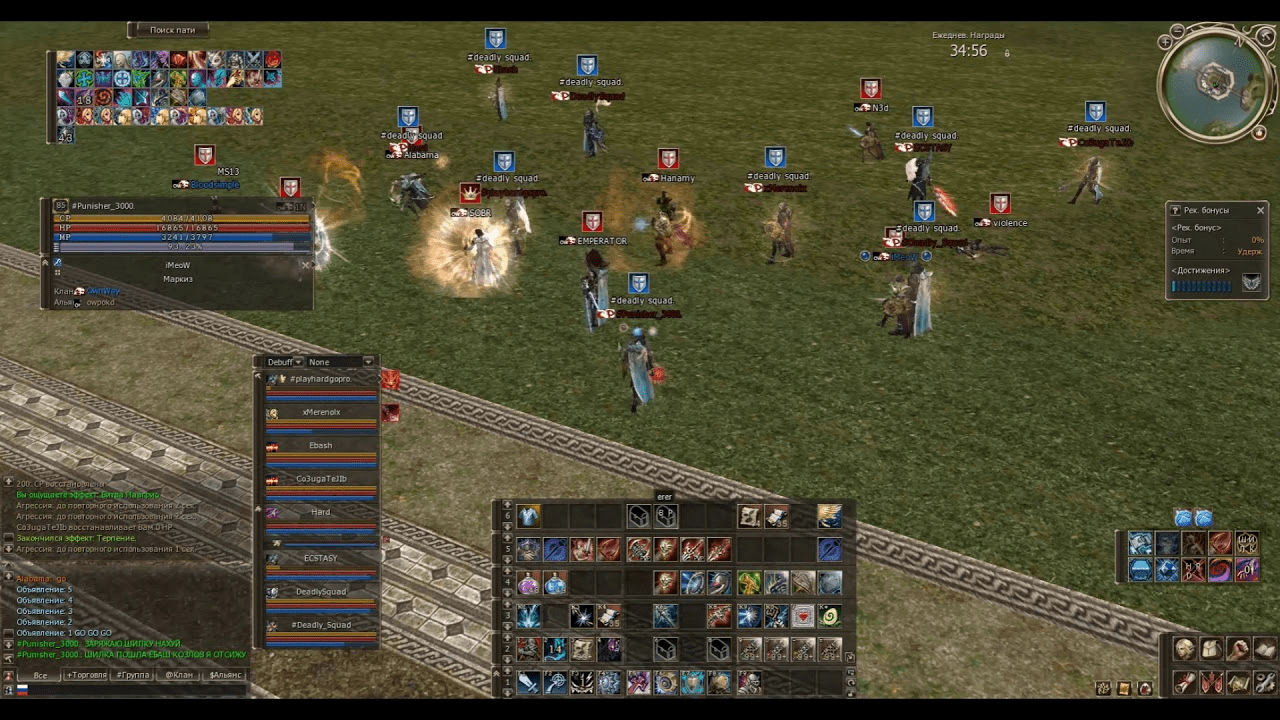1280x720 pixels.
Task: Open the character face menu button
Action: click(1184, 650)
